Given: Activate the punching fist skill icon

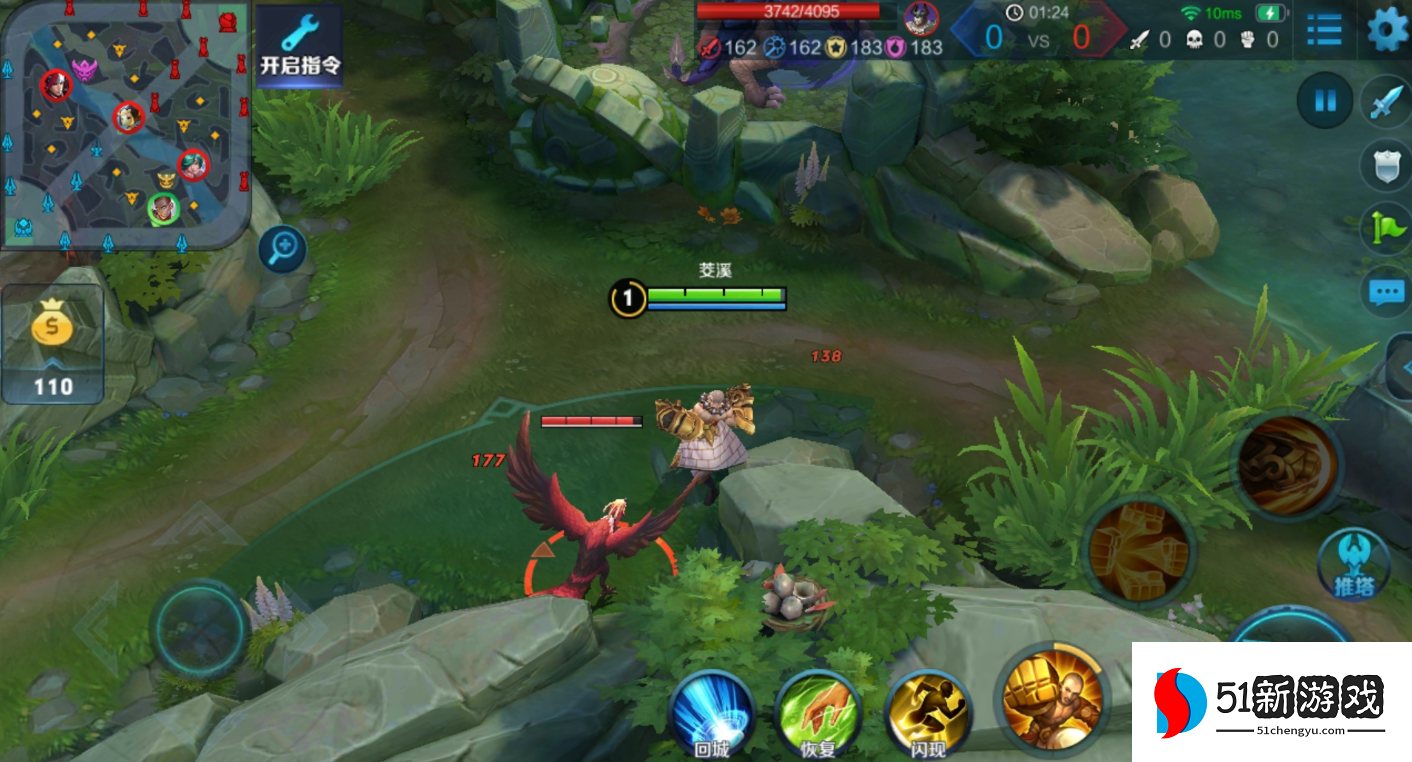Looking at the screenshot, I should click(1140, 550).
